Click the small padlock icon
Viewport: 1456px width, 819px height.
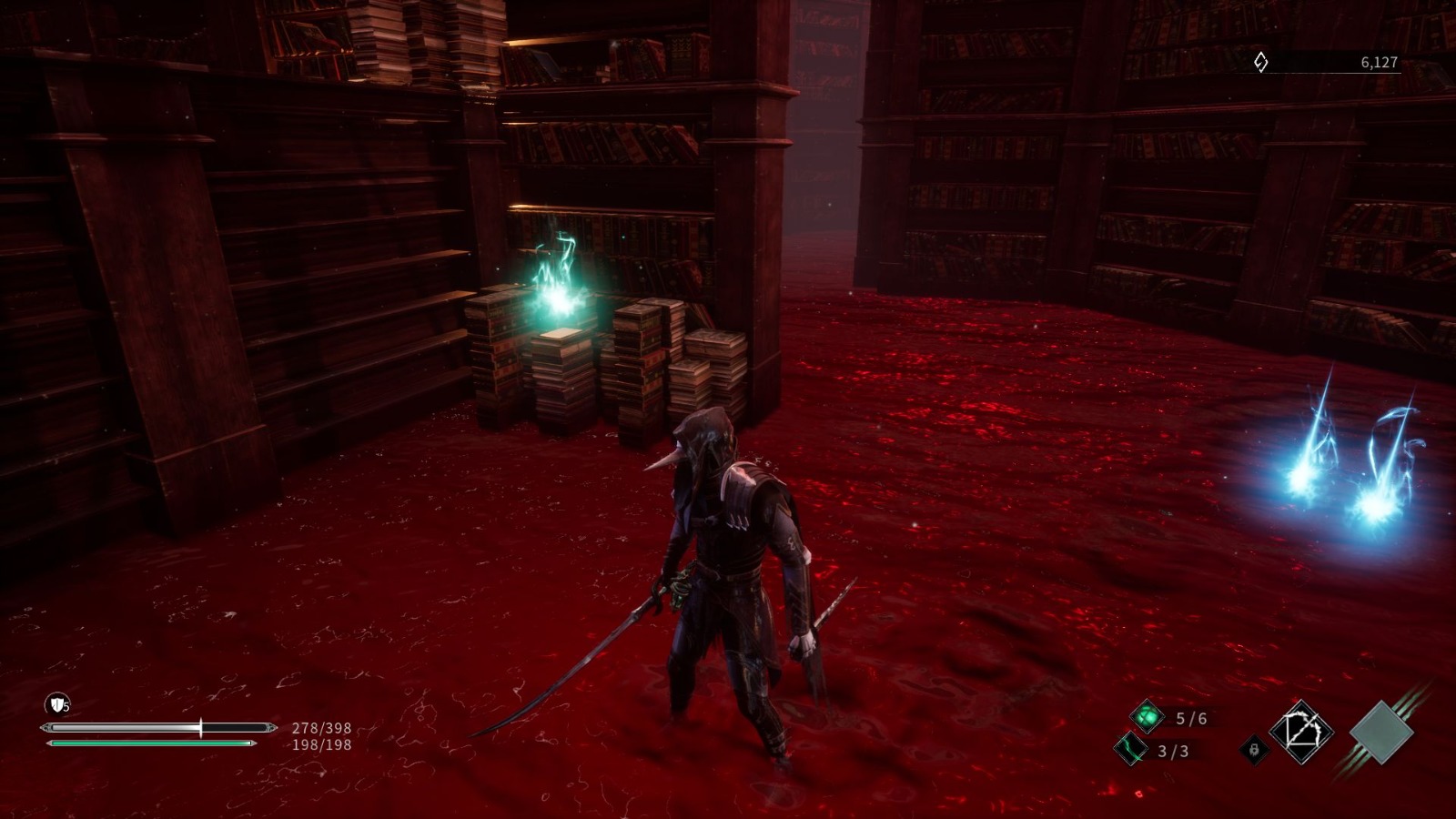click(1254, 750)
